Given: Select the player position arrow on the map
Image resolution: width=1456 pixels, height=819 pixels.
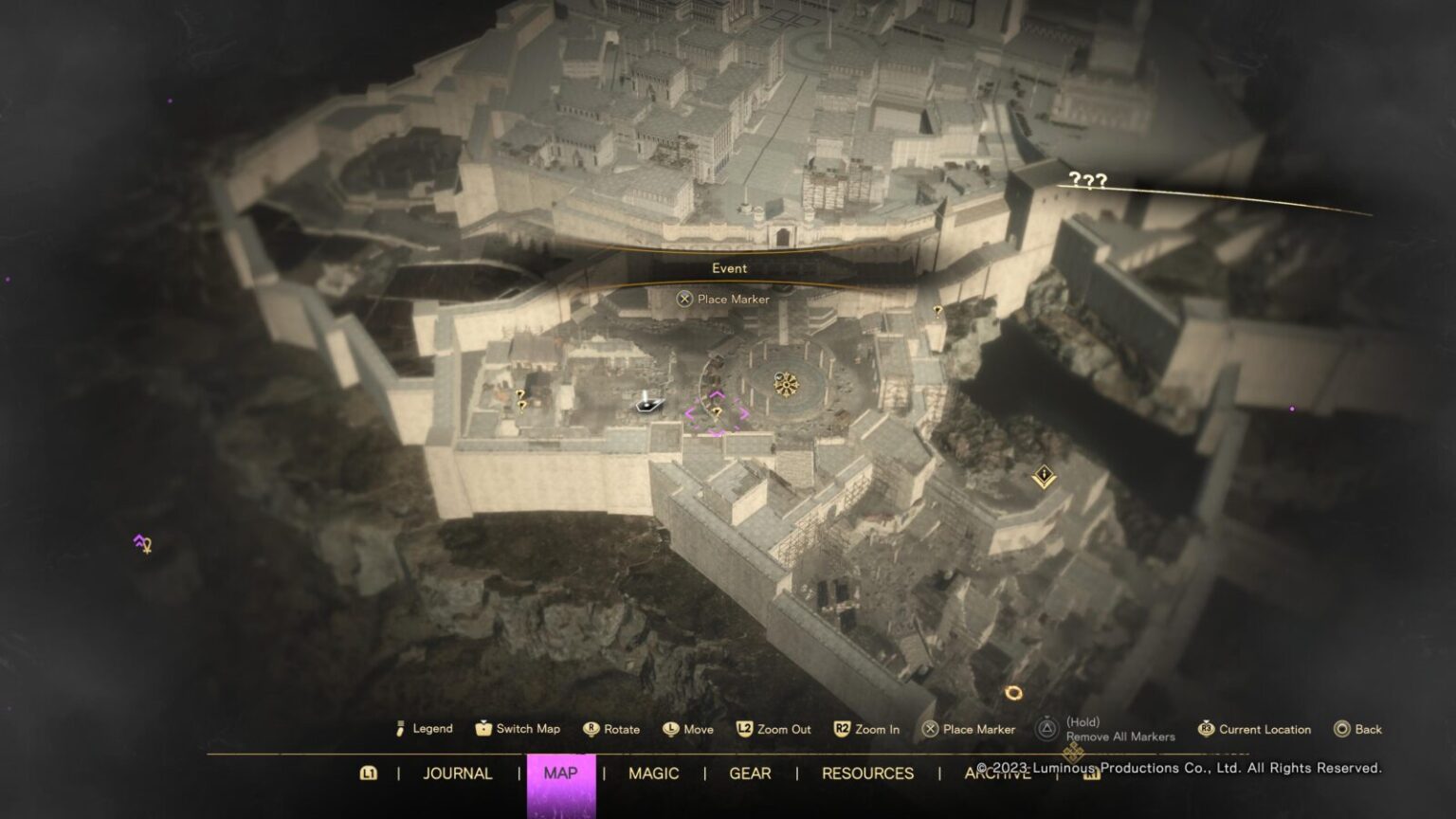Looking at the screenshot, I should click(x=648, y=406).
